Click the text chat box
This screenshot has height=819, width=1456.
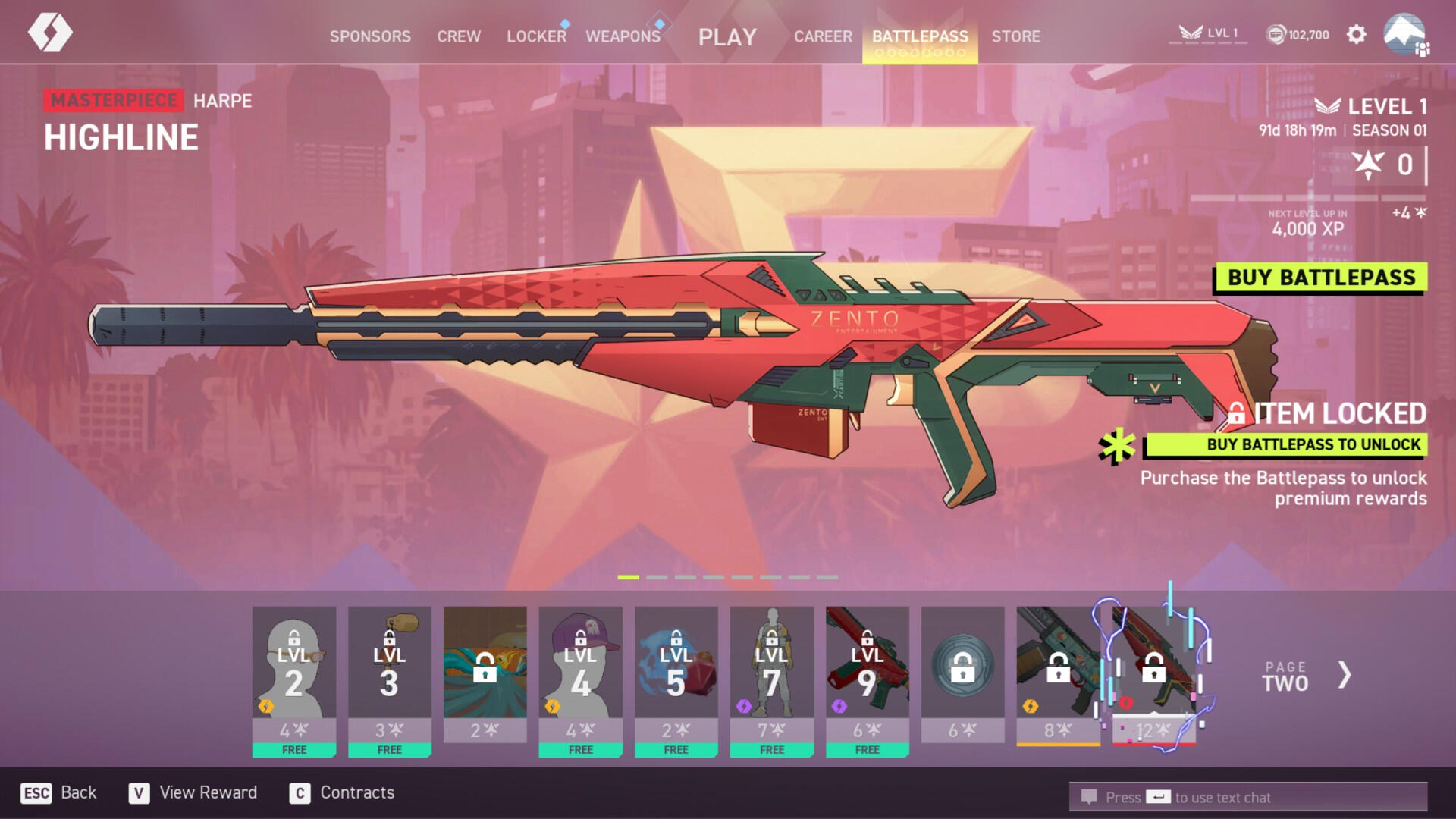(x=1248, y=797)
